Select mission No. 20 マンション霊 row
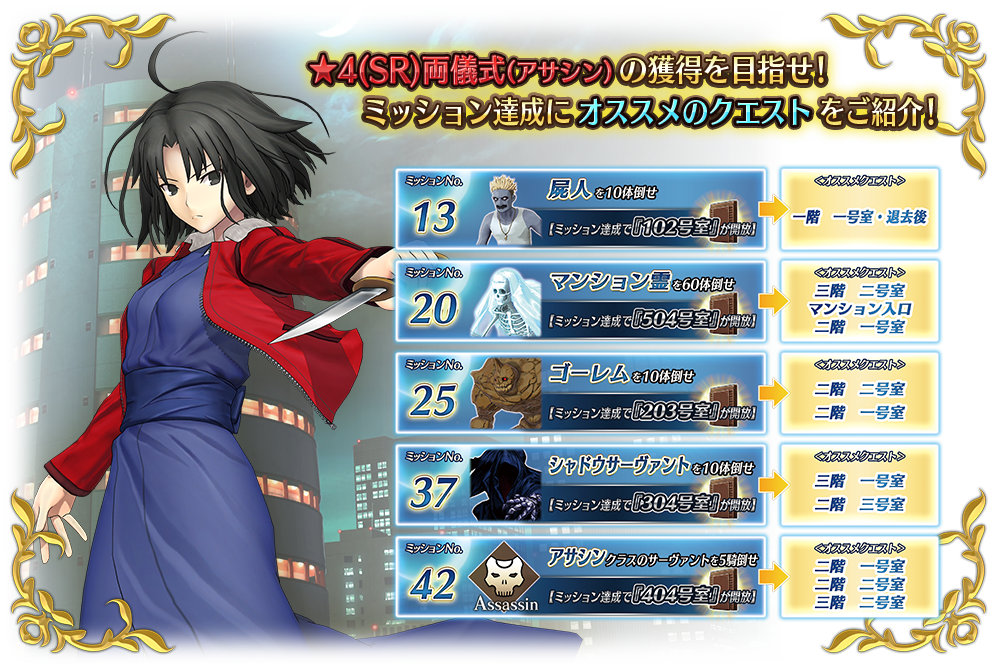Screen dimensions: 1000x668 pyautogui.click(x=583, y=301)
